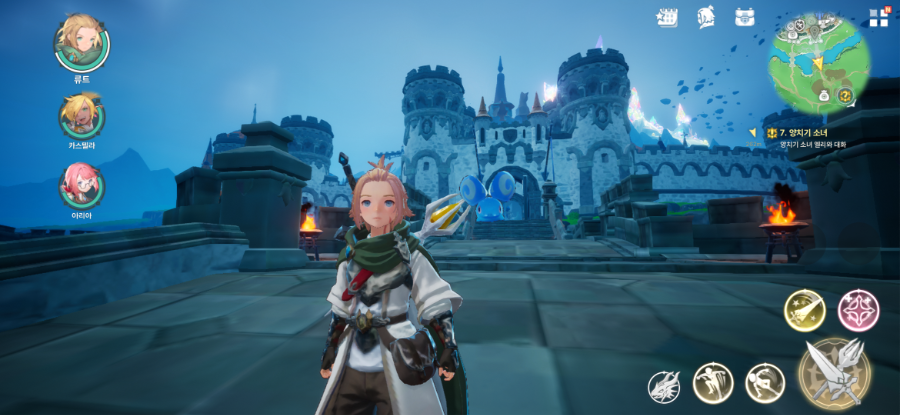The width and height of the screenshot is (900, 415).
Task: Open the knight helmet character menu
Action: click(705, 17)
